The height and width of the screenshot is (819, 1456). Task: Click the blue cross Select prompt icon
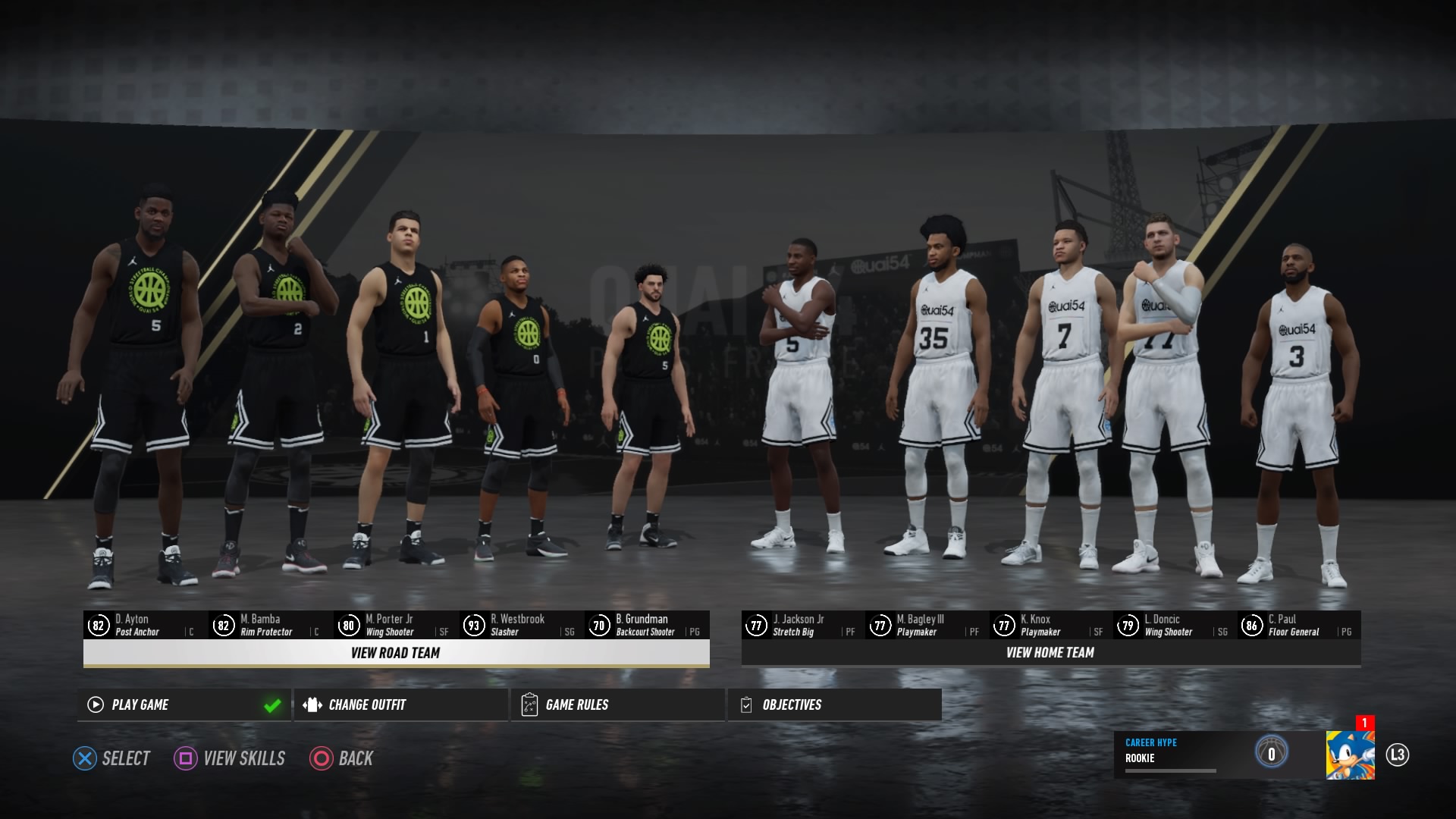click(86, 758)
